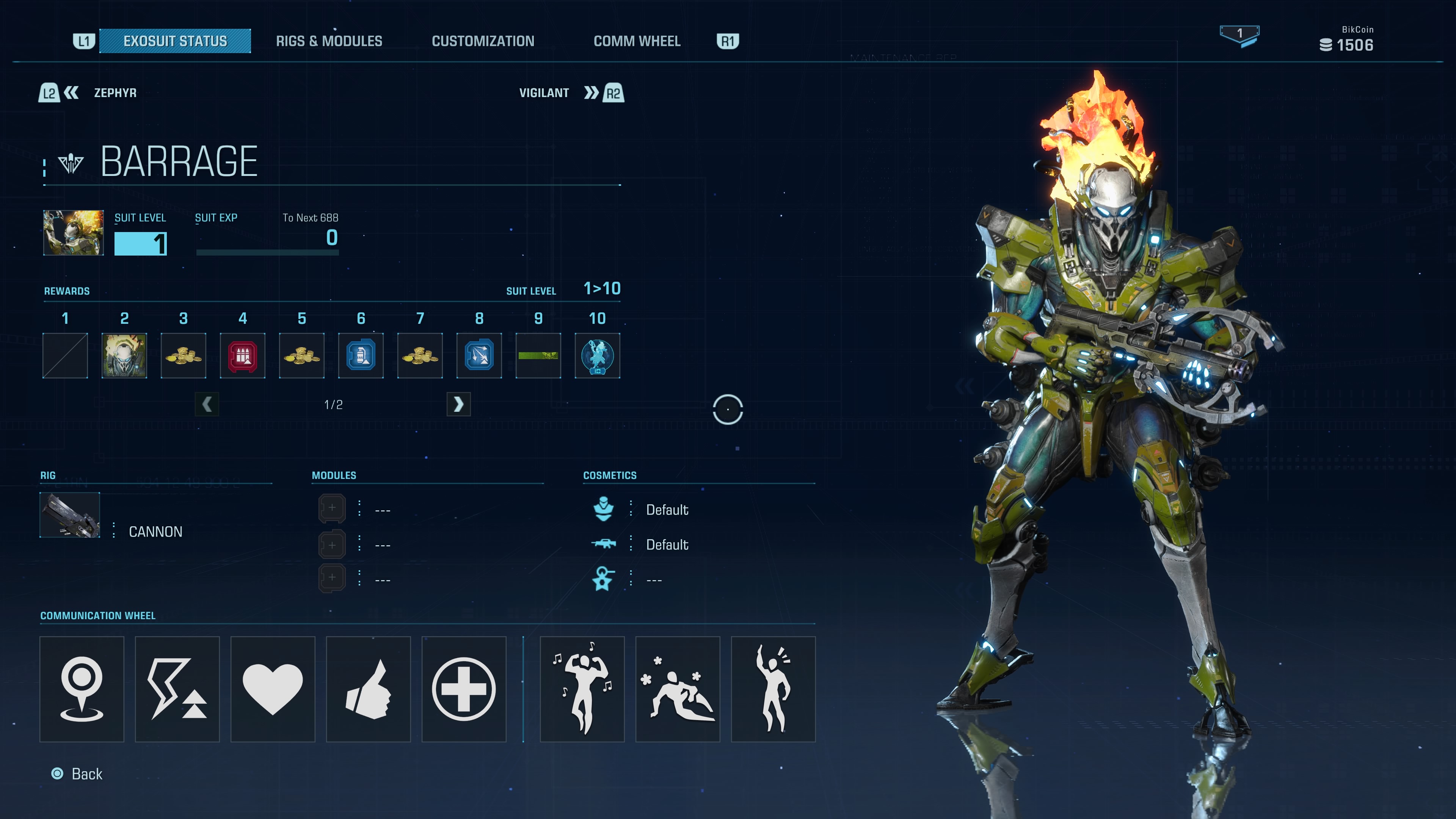
Task: Select the Exosuit Status tab
Action: (x=175, y=41)
